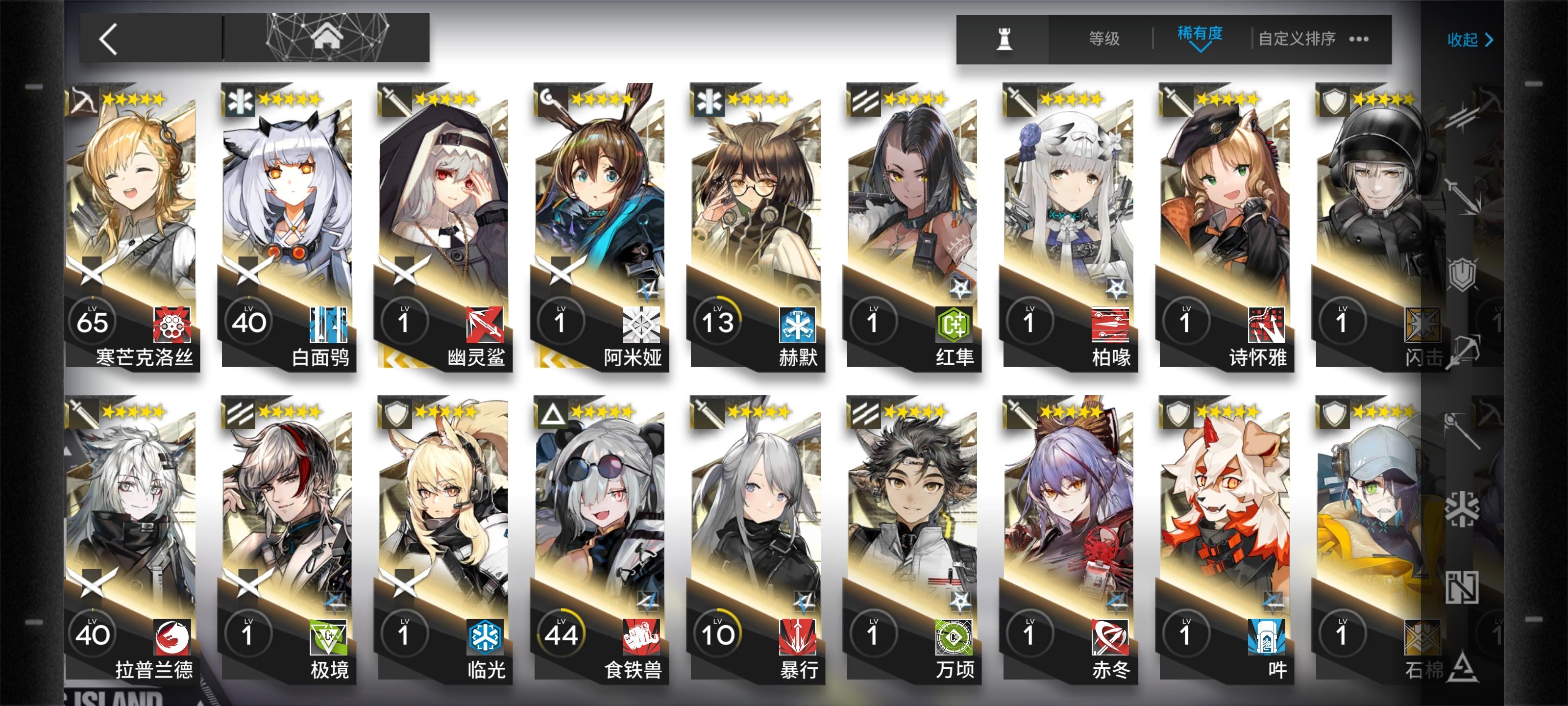Image resolution: width=1568 pixels, height=706 pixels.
Task: Click the rook chess-piece sort icon
Action: coord(1005,39)
